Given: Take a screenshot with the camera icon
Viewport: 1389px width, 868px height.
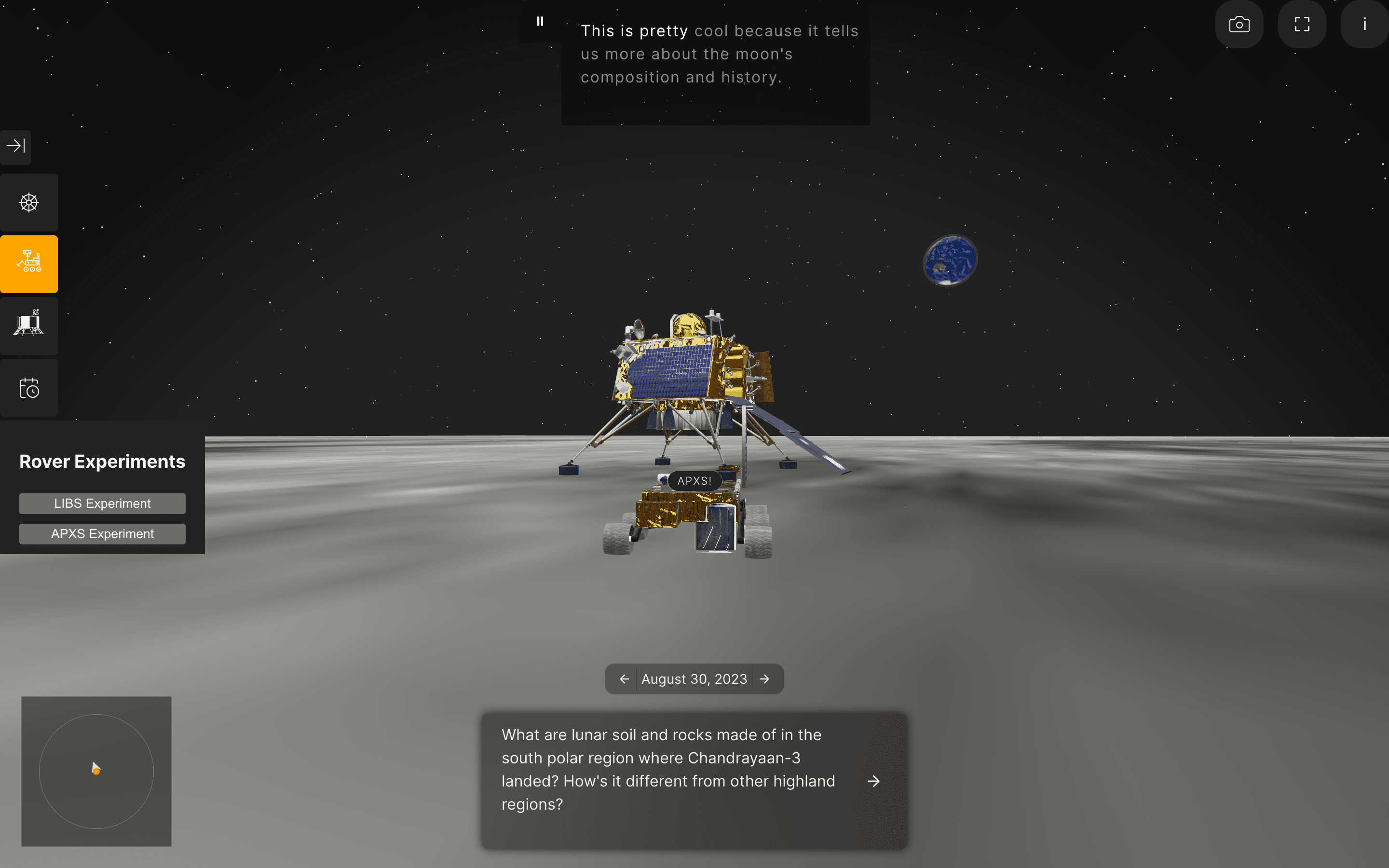Looking at the screenshot, I should tap(1239, 24).
